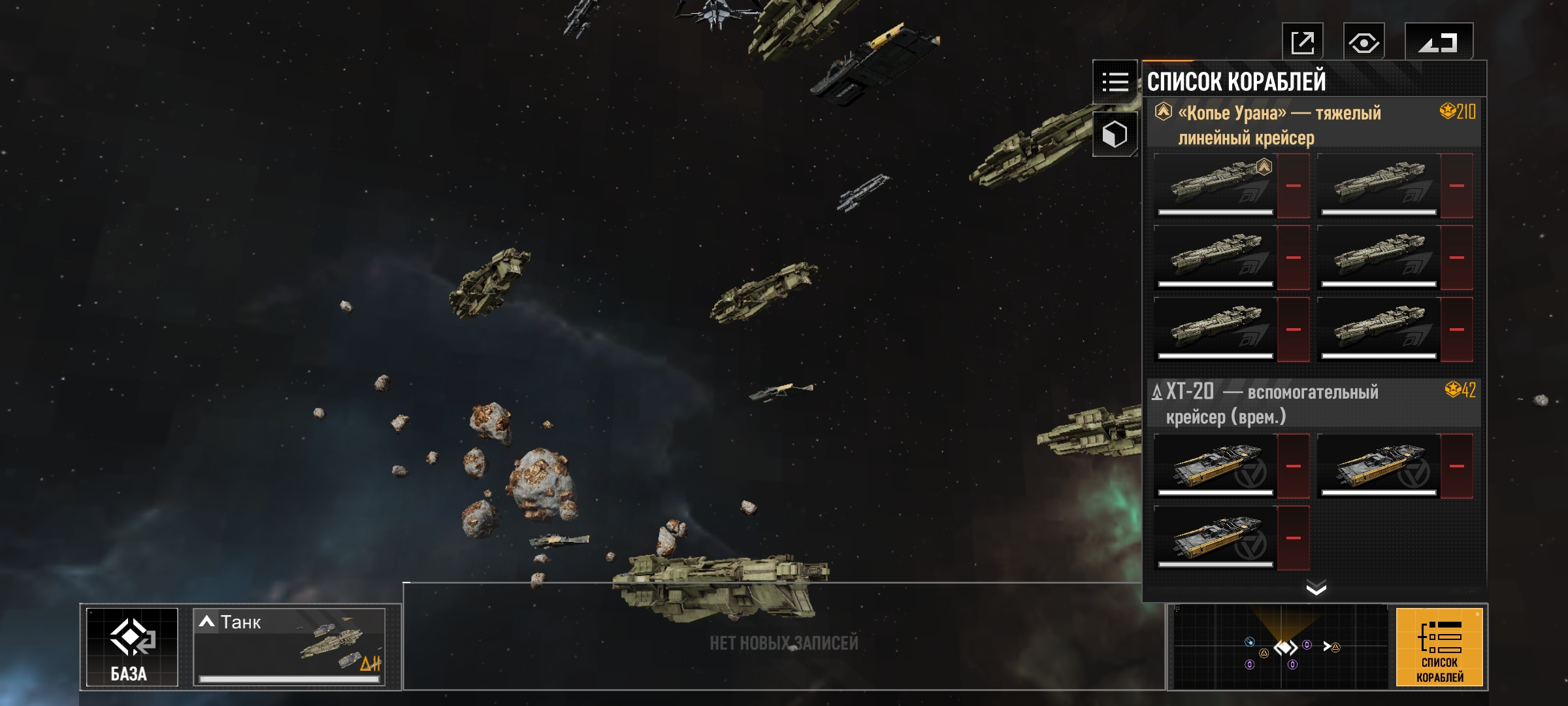Click the share/export icon button
The width and height of the screenshot is (1568, 706).
[1302, 42]
